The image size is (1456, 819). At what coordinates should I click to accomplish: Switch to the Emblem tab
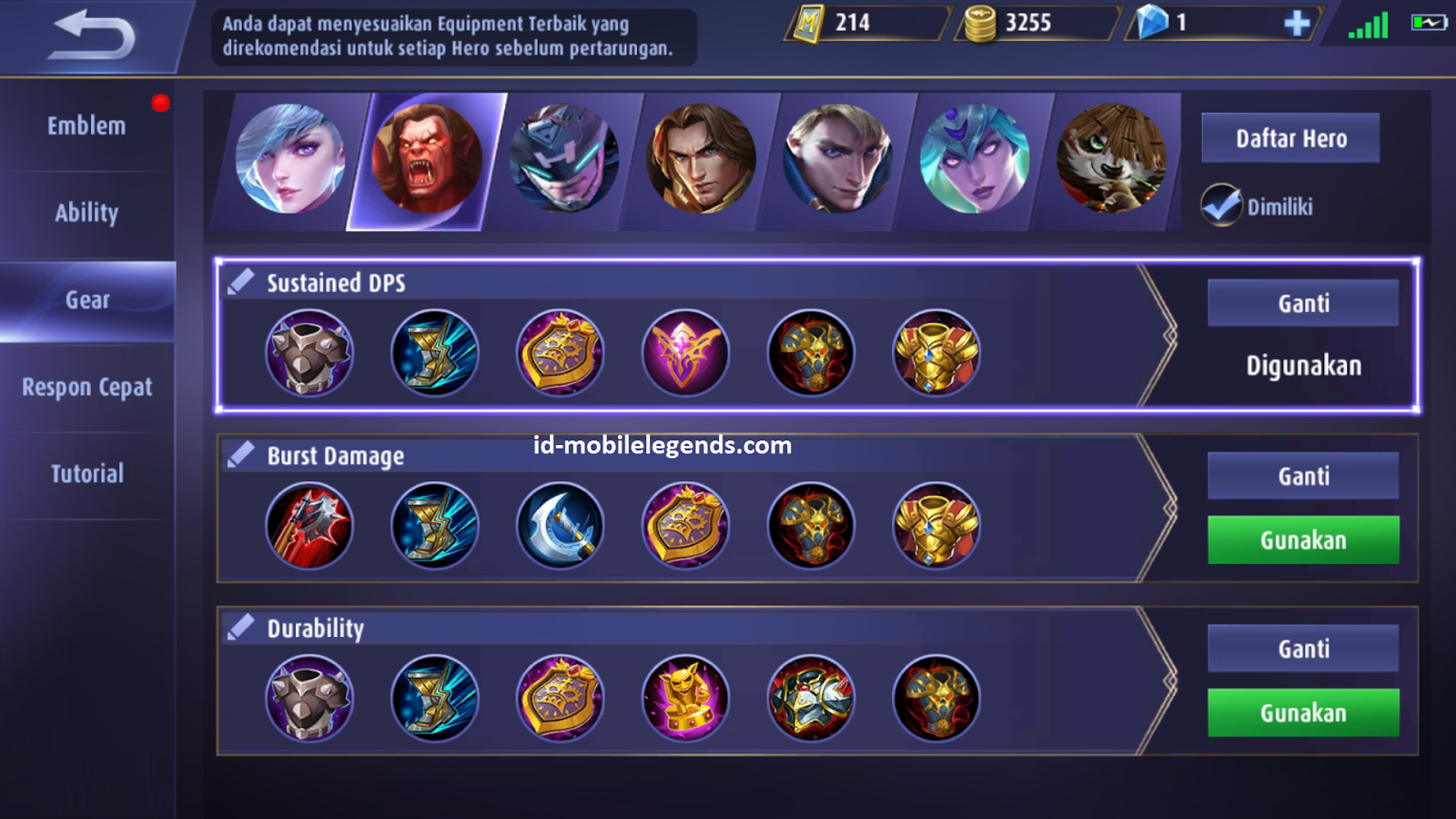pyautogui.click(x=86, y=126)
